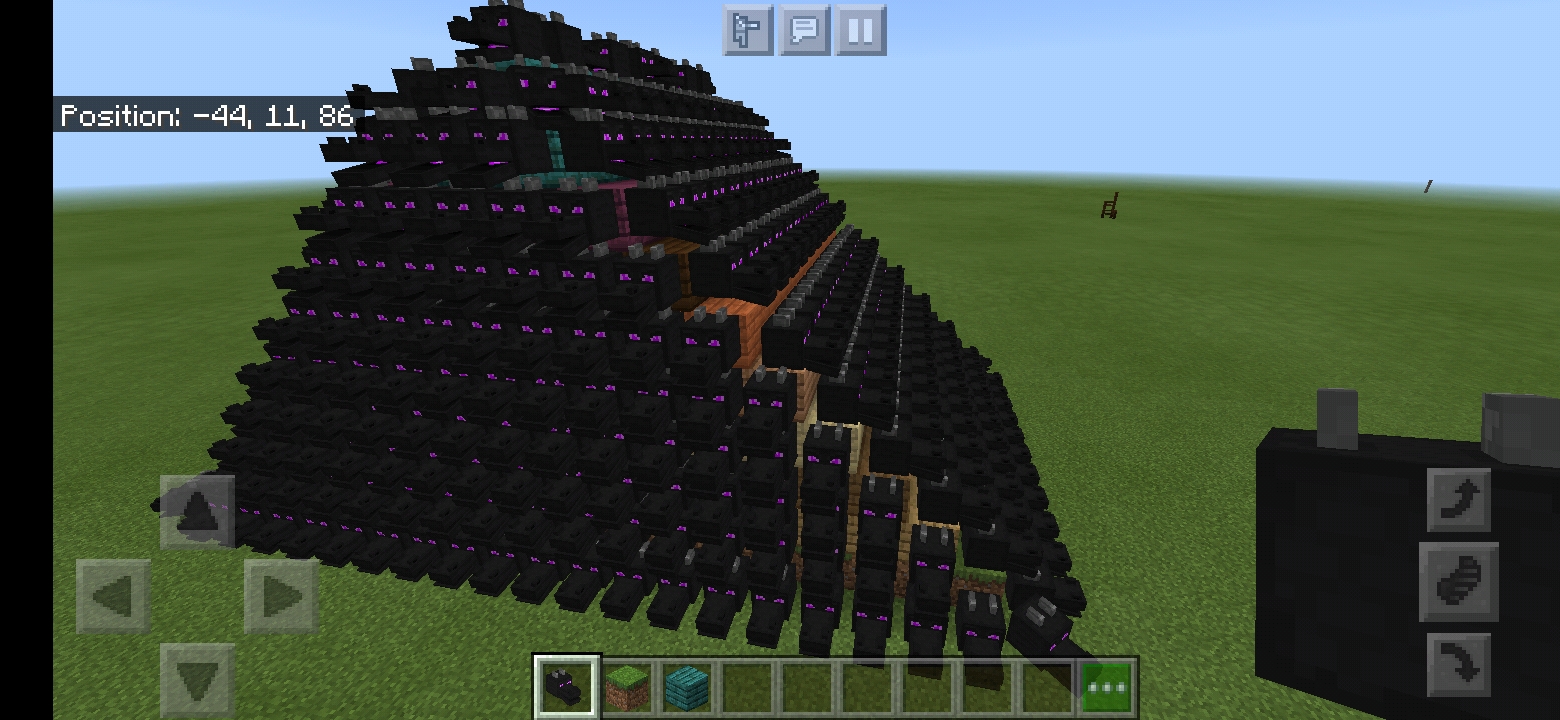Open the chat with the speech bubble icon
Screen dimensions: 1560x720
(803, 30)
